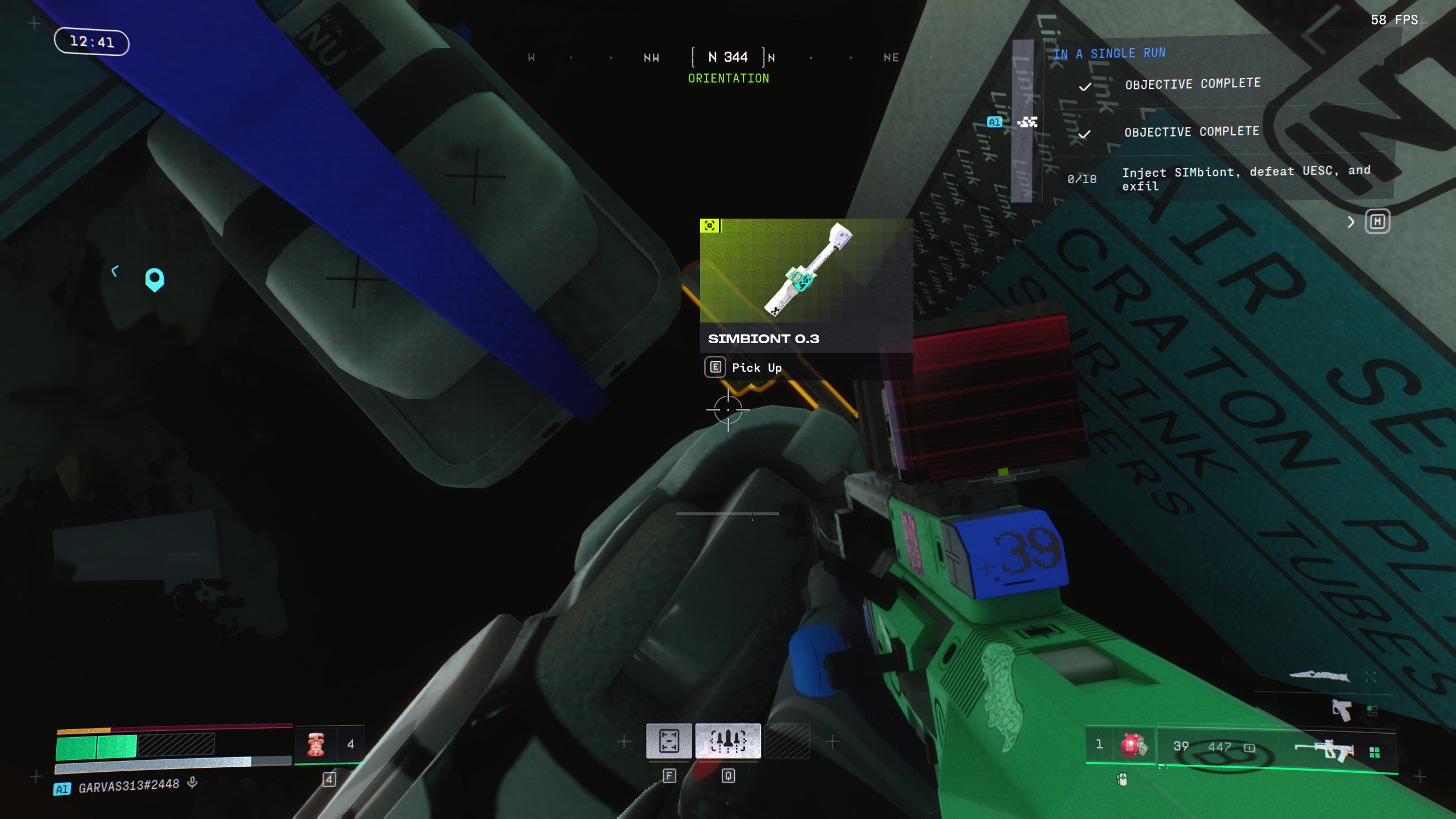Viewport: 1456px width, 819px height.
Task: Click the checkered flag contract icon
Action: tap(1027, 122)
